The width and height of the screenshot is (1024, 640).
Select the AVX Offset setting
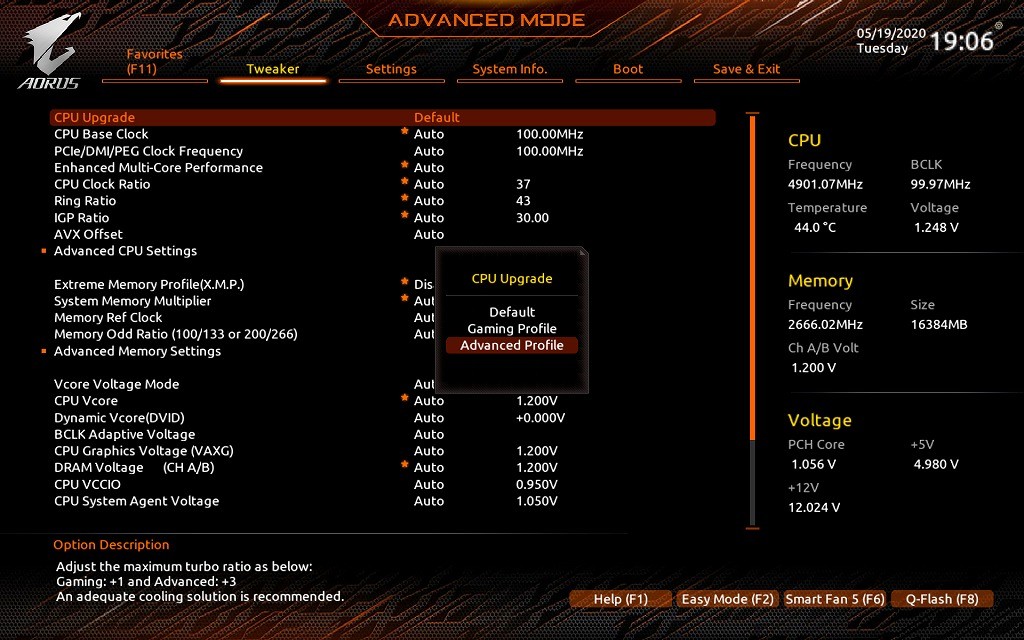click(88, 234)
